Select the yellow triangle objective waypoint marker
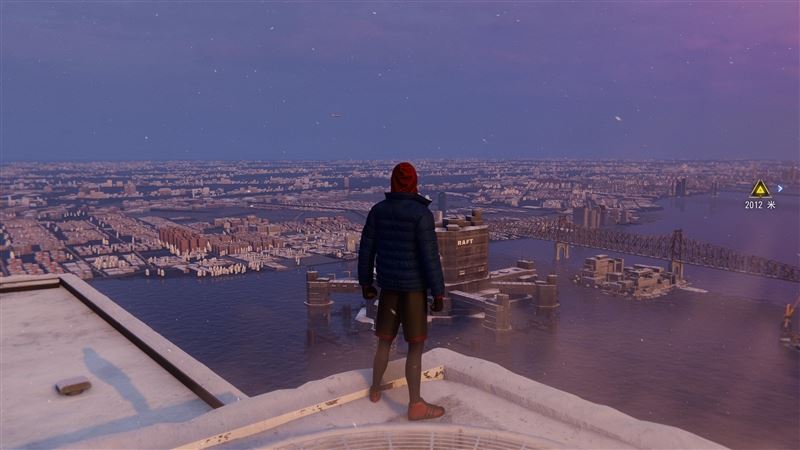Screen dimensions: 800x450 pos(760,188)
